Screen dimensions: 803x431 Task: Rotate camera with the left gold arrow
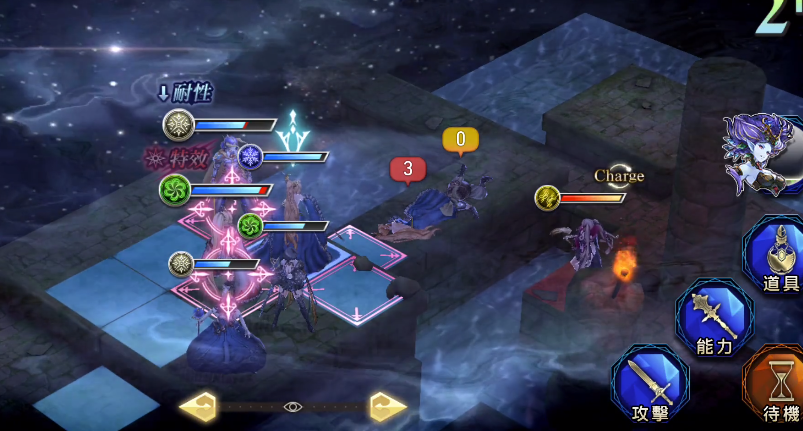coord(198,406)
